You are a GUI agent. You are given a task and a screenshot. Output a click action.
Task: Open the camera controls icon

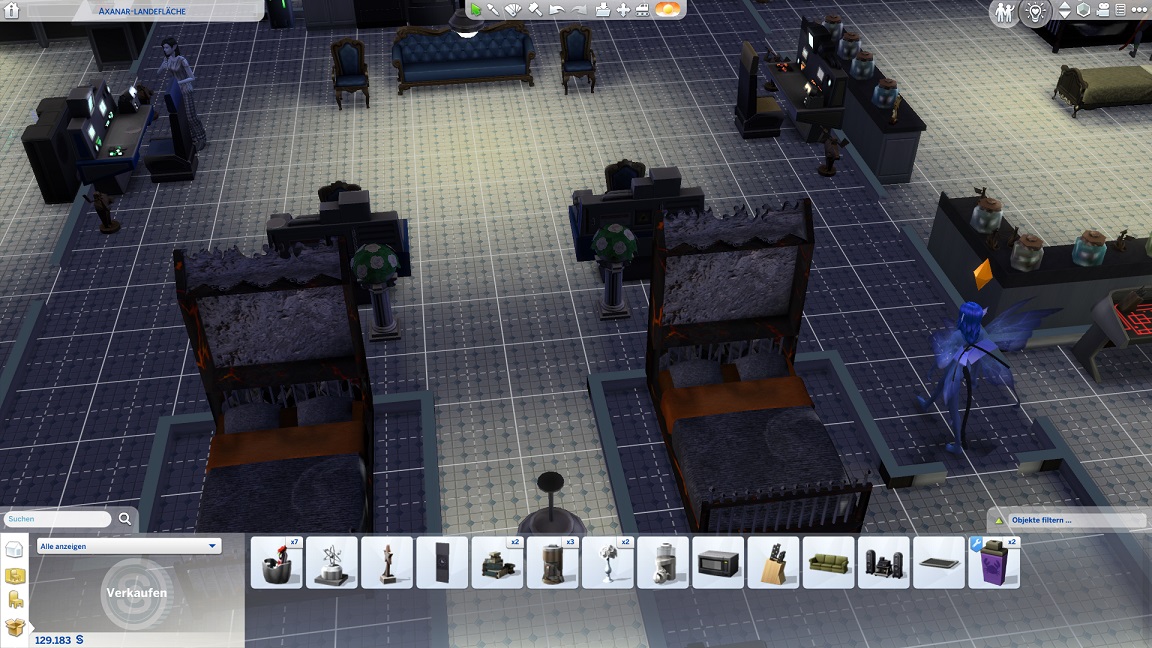pyautogui.click(x=1102, y=10)
